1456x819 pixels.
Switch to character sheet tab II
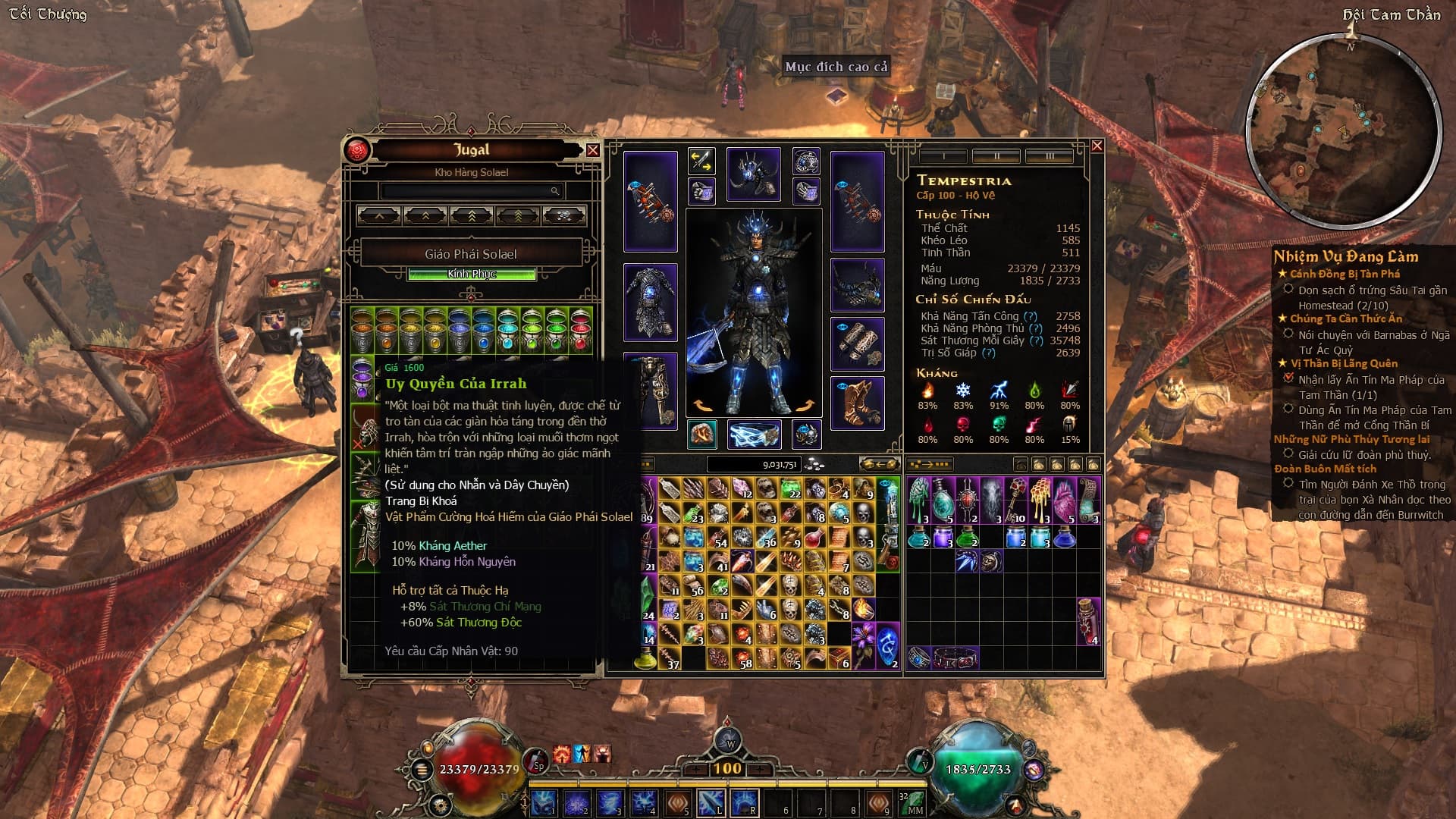pos(996,156)
